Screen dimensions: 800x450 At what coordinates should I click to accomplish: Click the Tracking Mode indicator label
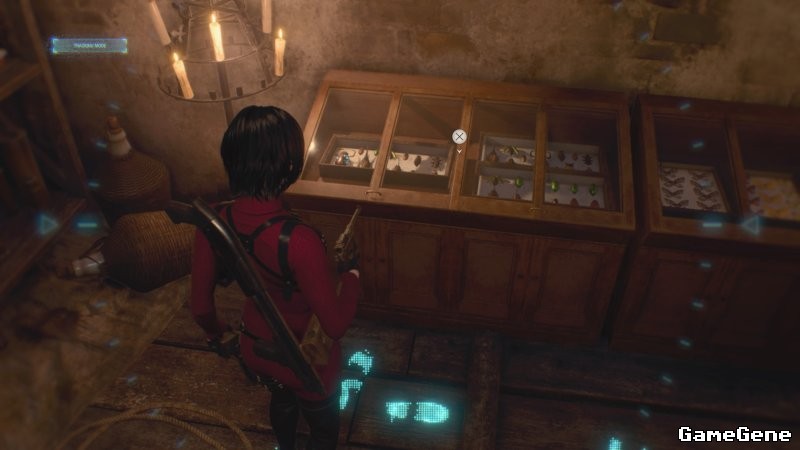pos(89,45)
